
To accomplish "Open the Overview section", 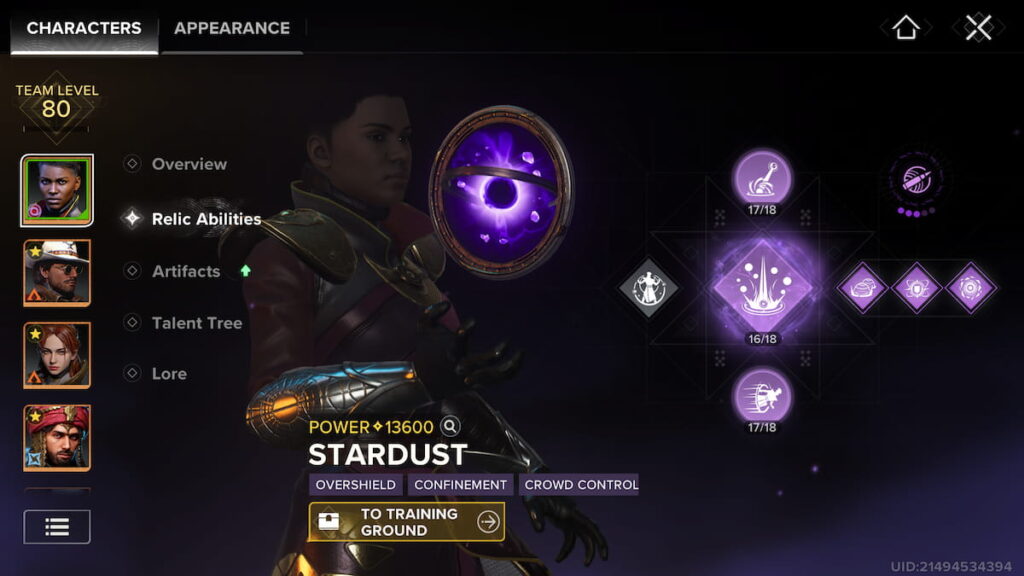I will [188, 164].
